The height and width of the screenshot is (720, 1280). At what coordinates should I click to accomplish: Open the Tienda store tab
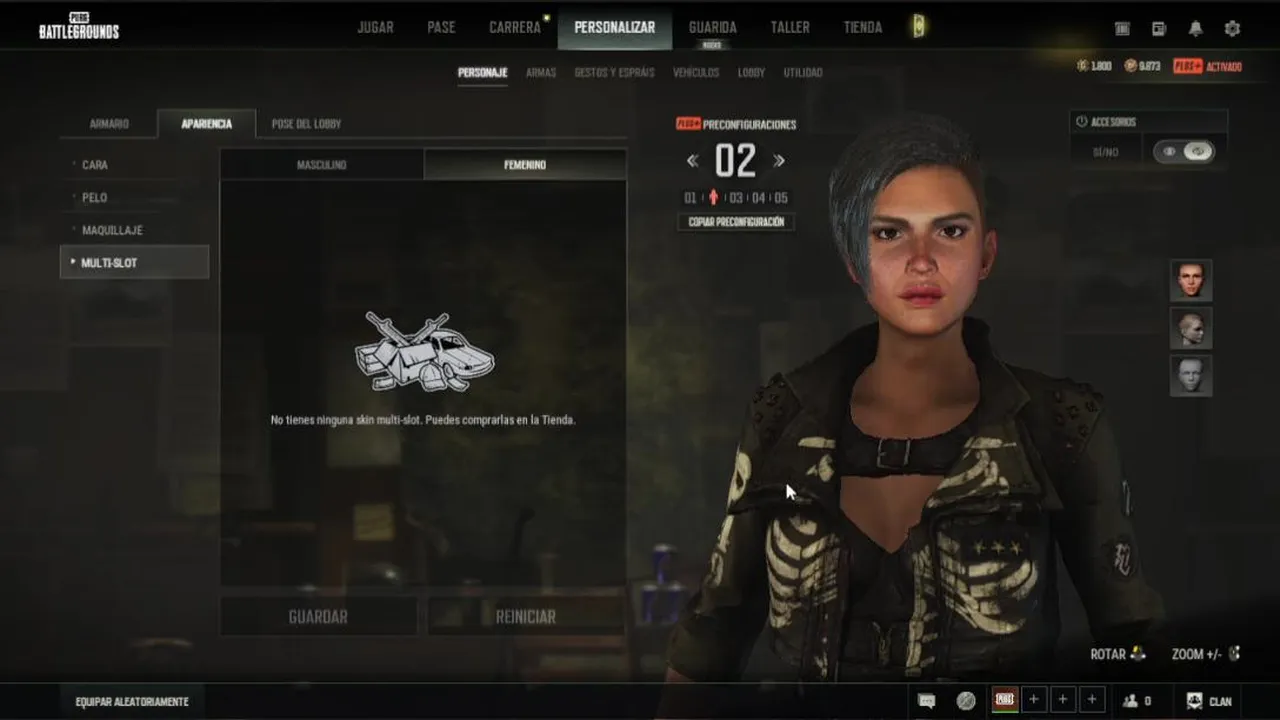[x=862, y=28]
